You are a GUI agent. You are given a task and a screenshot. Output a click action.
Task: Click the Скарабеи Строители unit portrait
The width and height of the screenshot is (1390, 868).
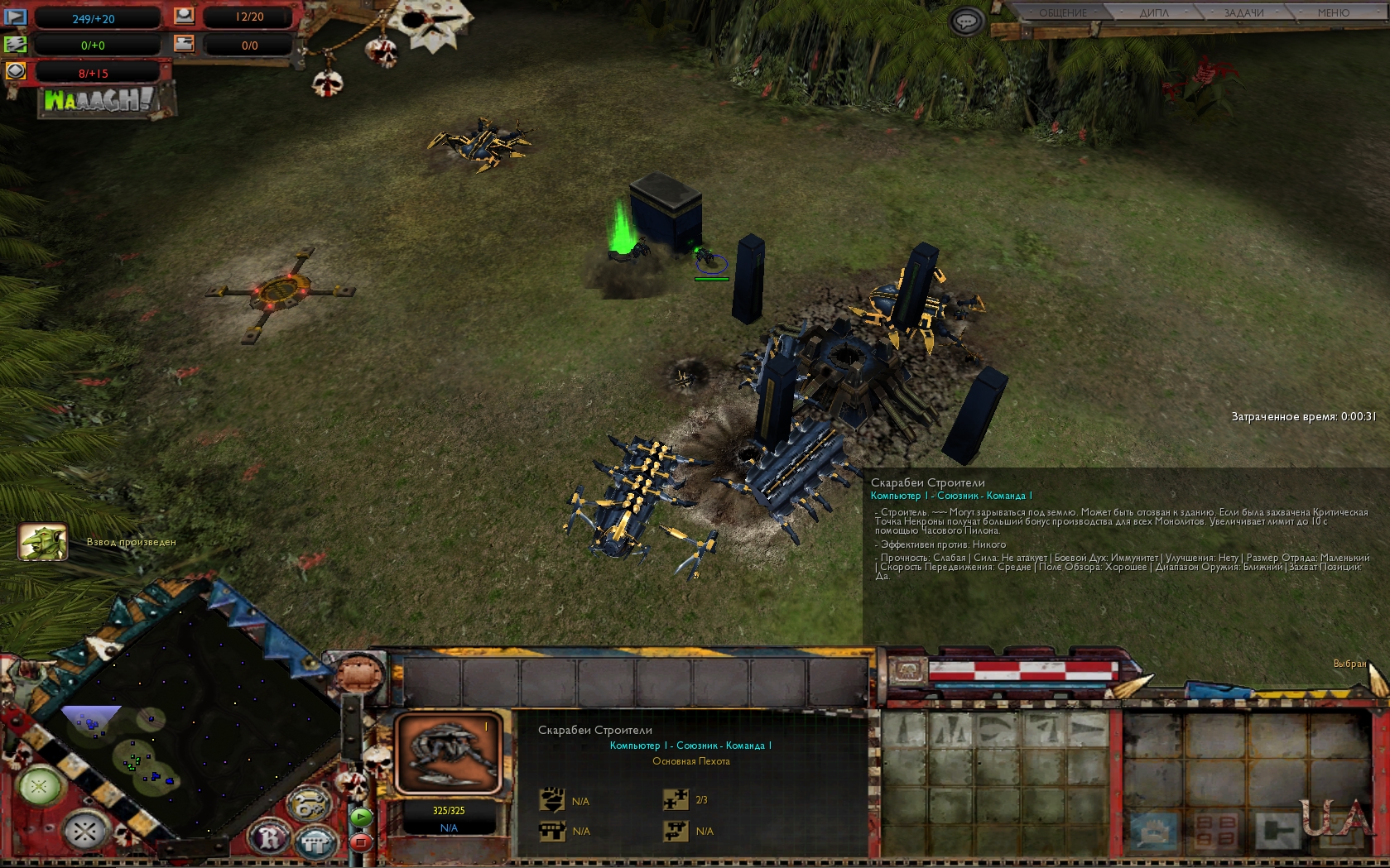click(449, 753)
